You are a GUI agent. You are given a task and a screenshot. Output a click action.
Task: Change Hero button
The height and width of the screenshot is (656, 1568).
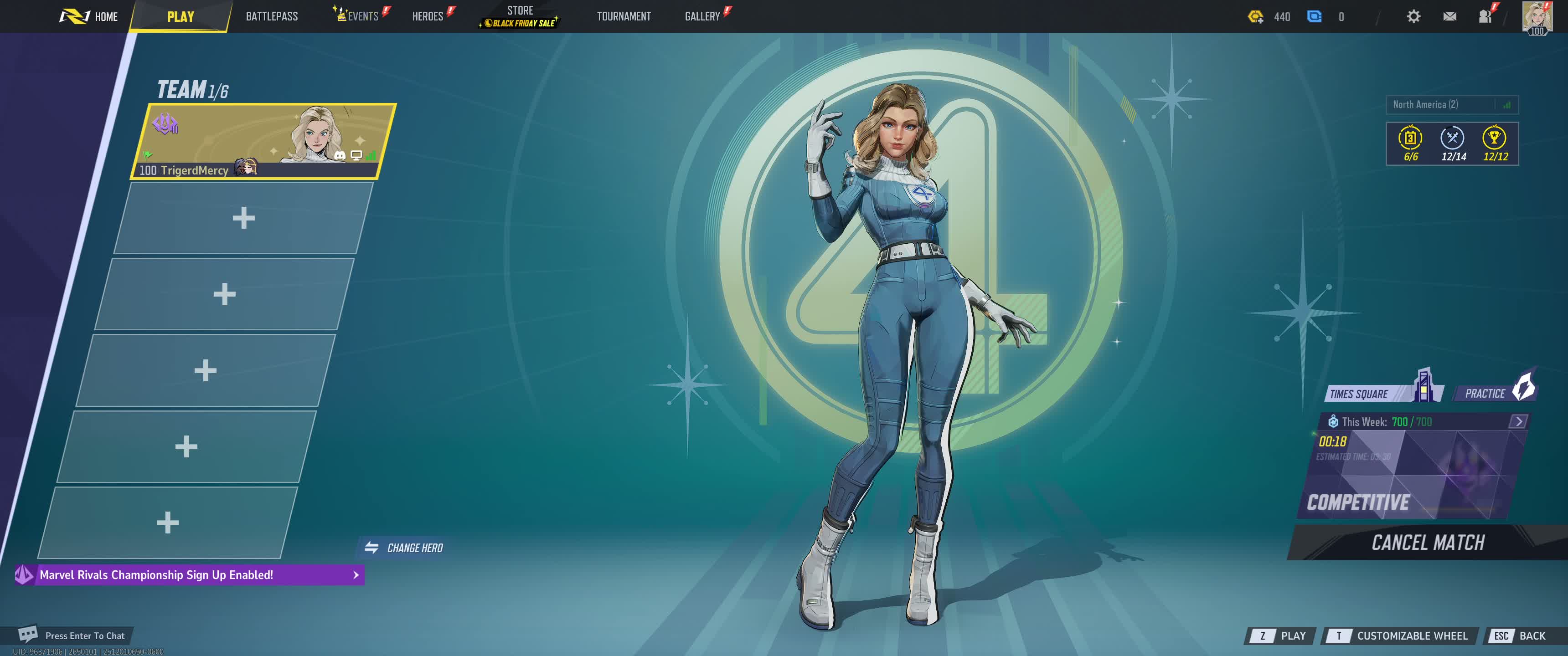click(404, 548)
